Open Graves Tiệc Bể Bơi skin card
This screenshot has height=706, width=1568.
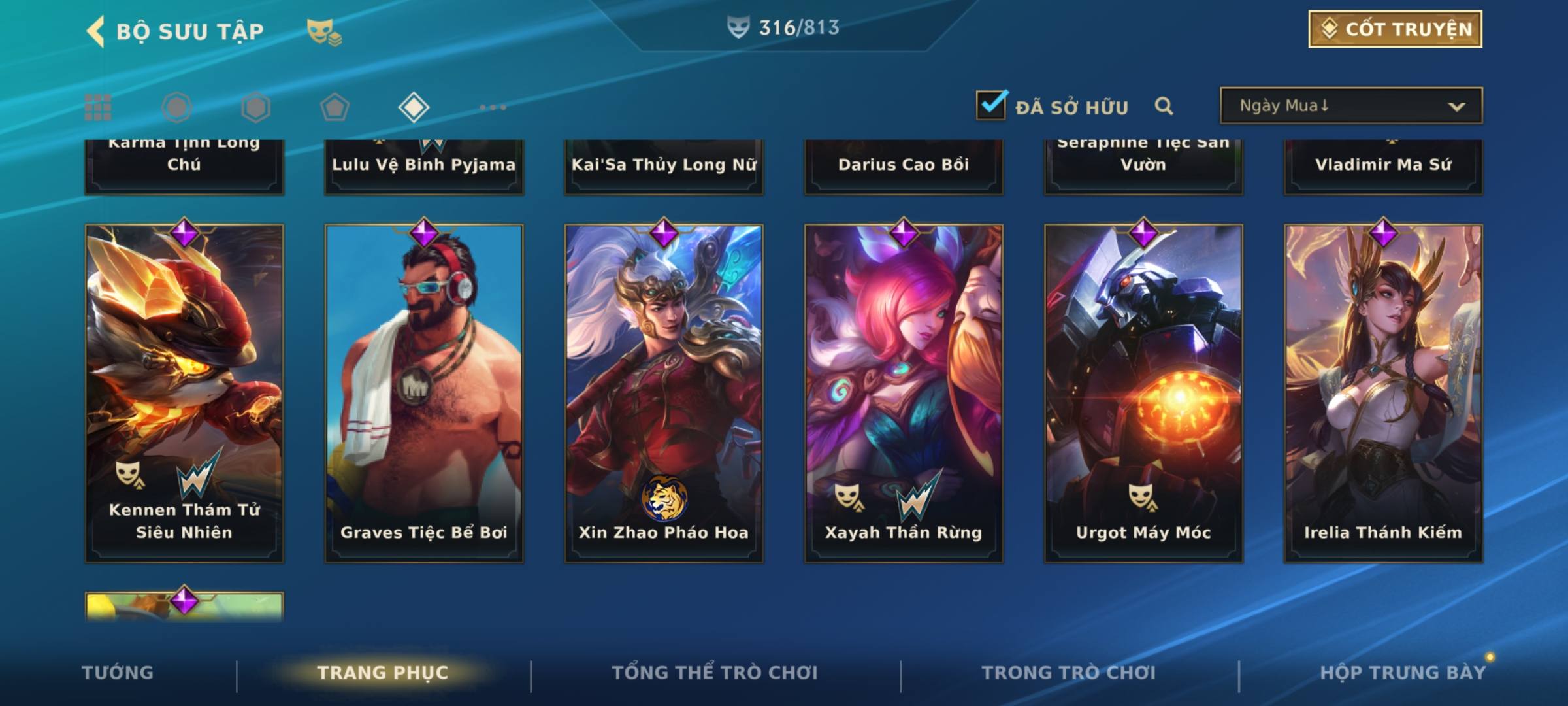pos(424,392)
